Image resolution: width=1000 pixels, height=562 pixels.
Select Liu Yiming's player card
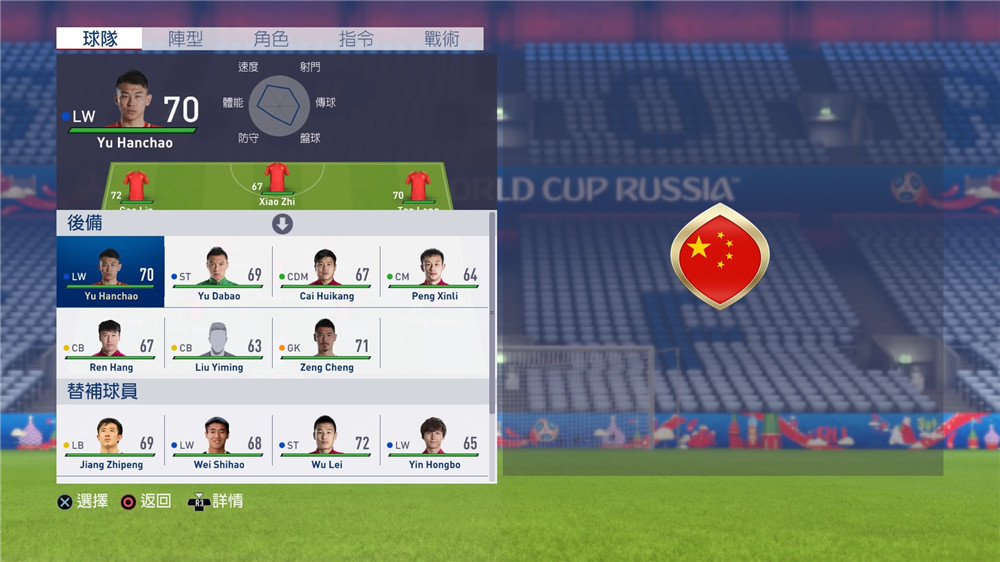point(218,344)
